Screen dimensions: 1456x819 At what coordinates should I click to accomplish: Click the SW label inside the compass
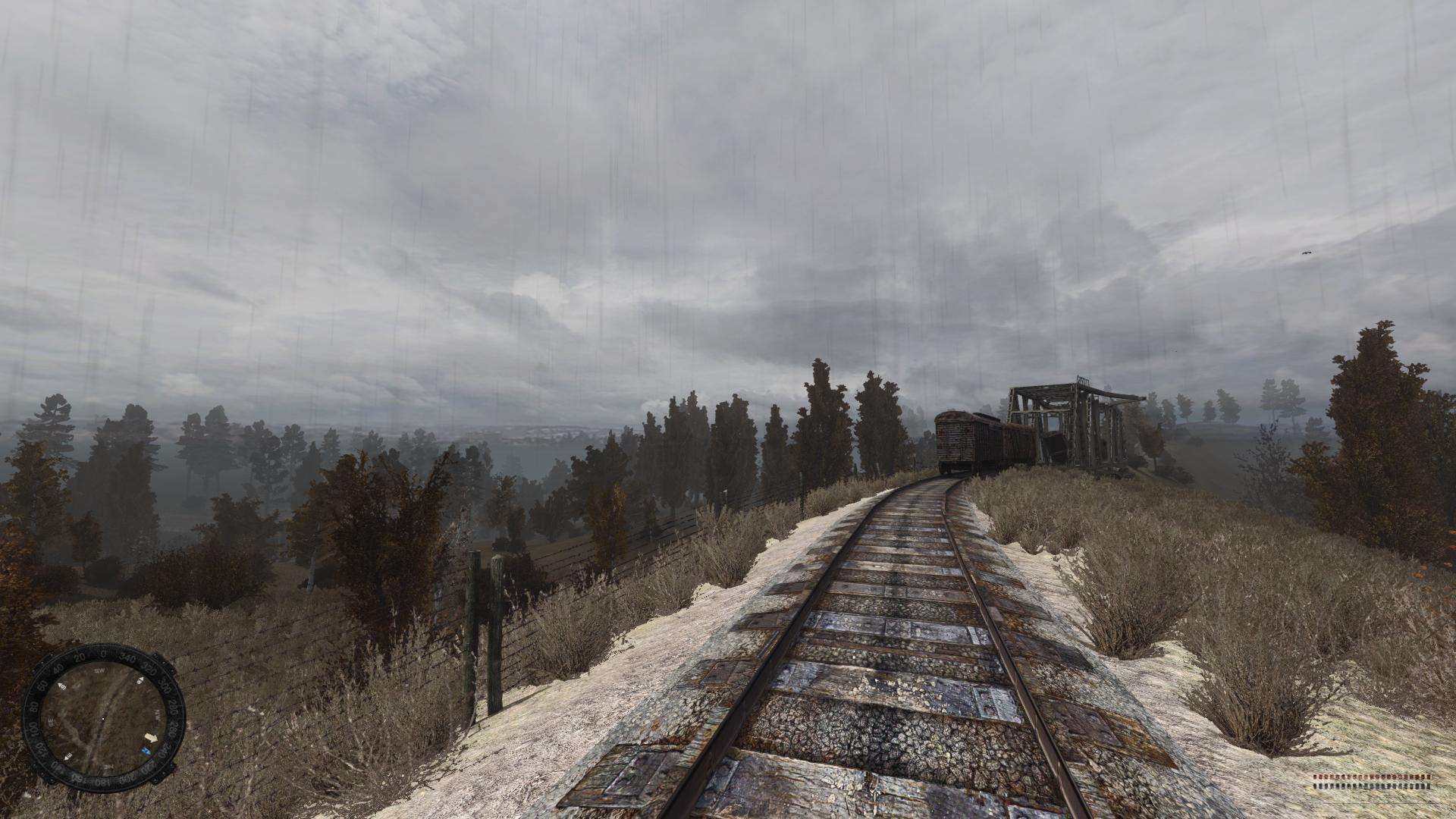coord(99,670)
